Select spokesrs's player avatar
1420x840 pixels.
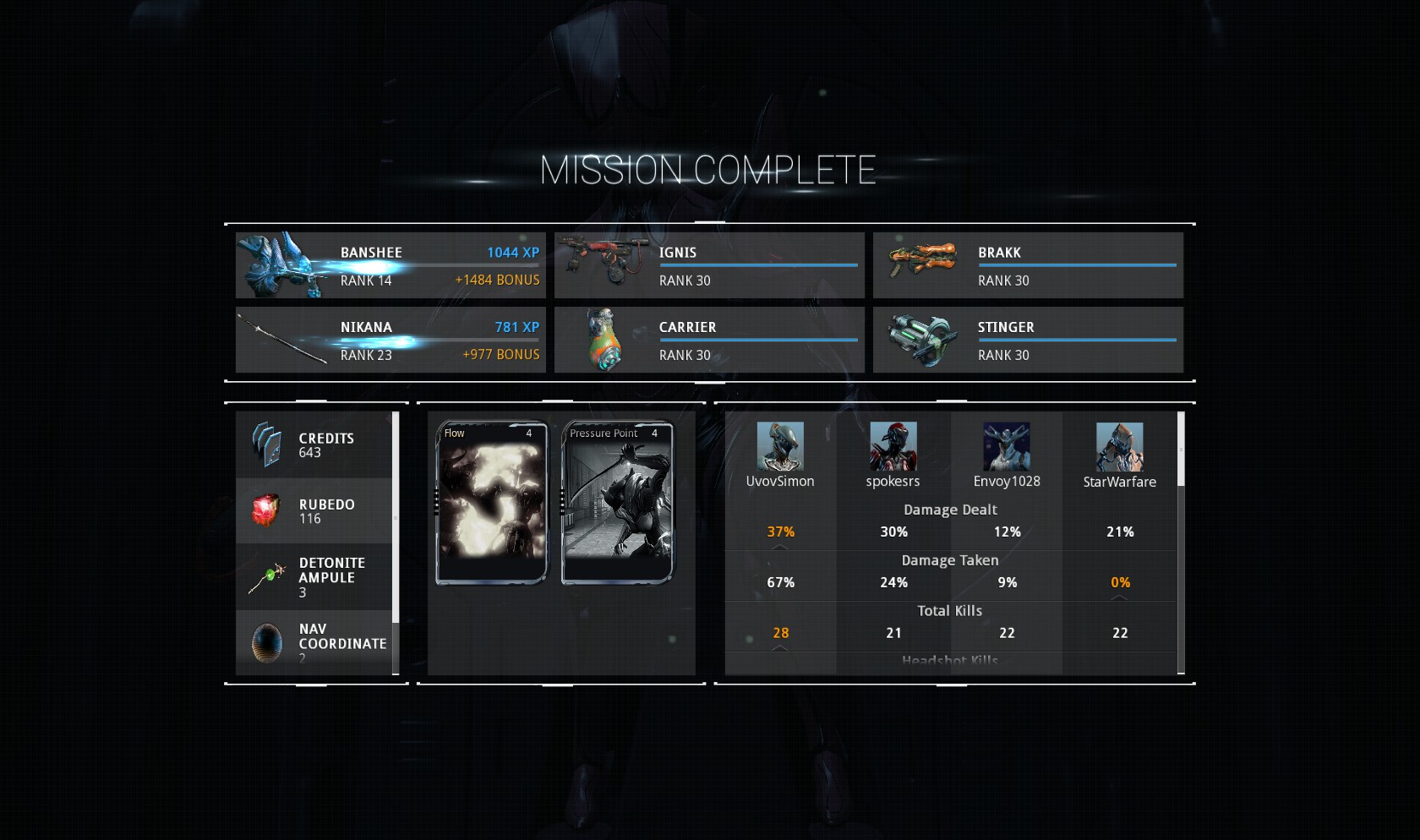893,447
